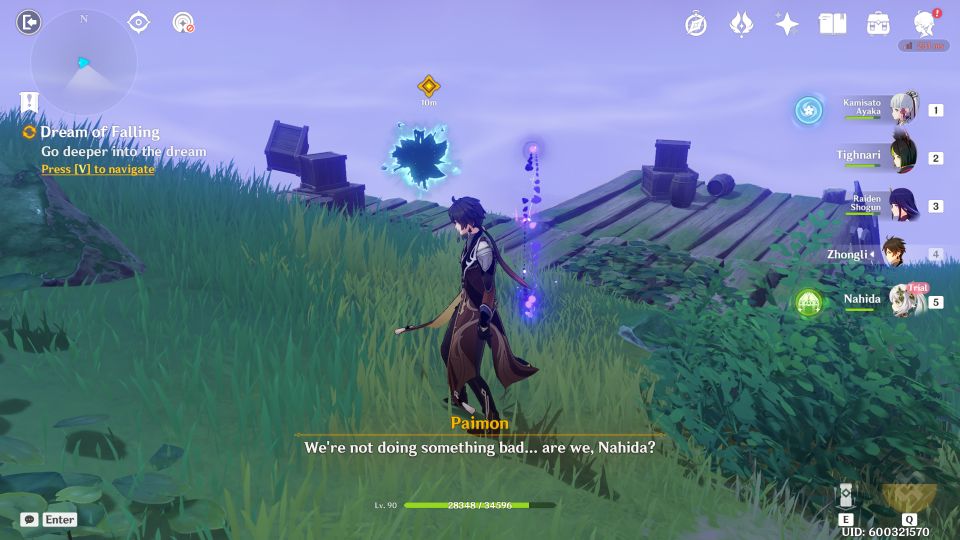This screenshot has height=540, width=960.
Task: Open the Wish menu icon
Action: click(741, 24)
